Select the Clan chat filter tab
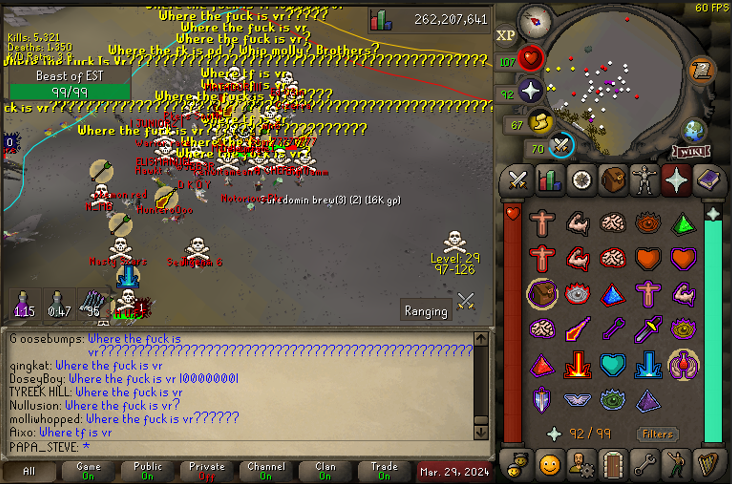This screenshot has width=732, height=484. [x=325, y=470]
